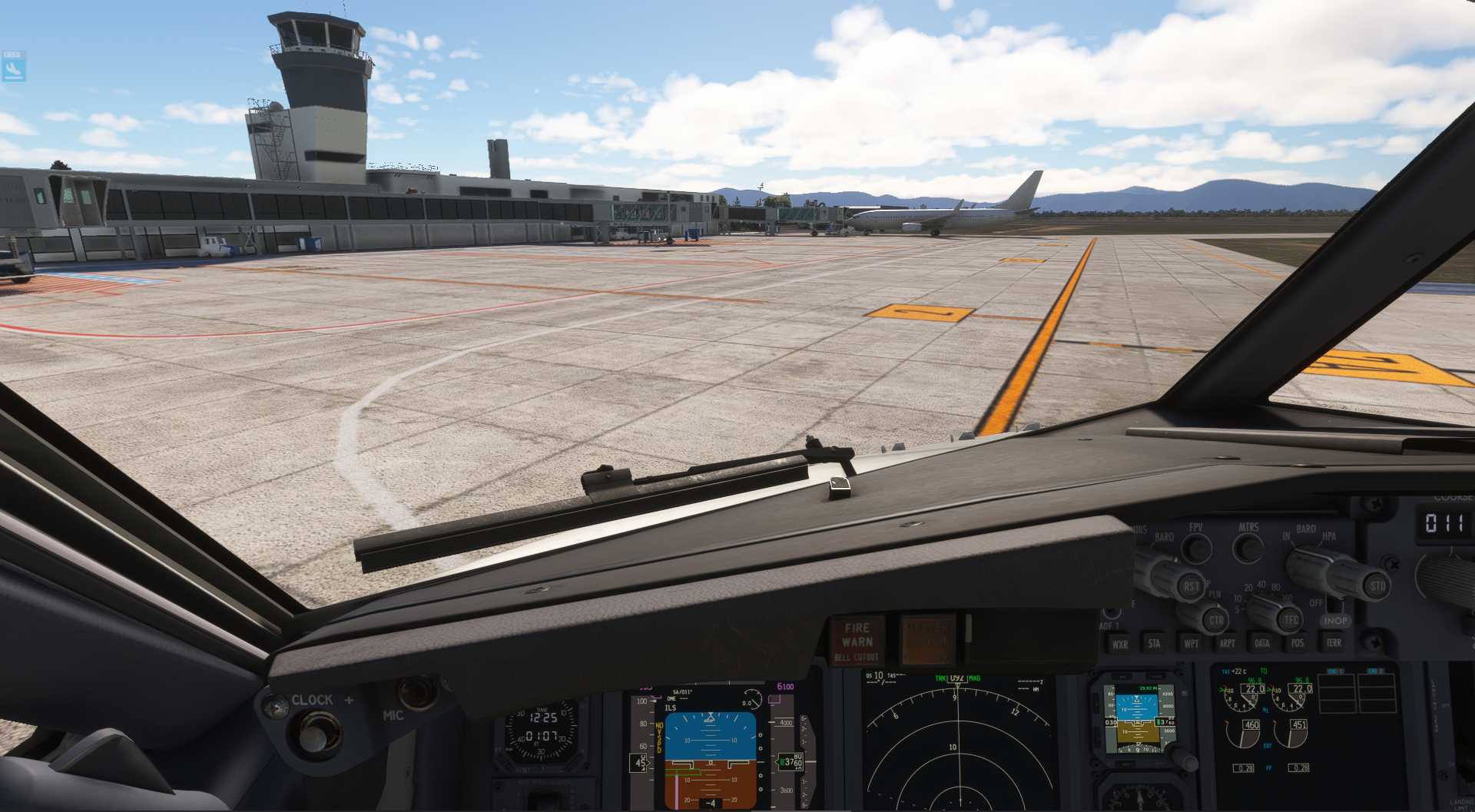Toggle the WPT waypoint display button
This screenshot has width=1475, height=812.
click(x=1191, y=643)
